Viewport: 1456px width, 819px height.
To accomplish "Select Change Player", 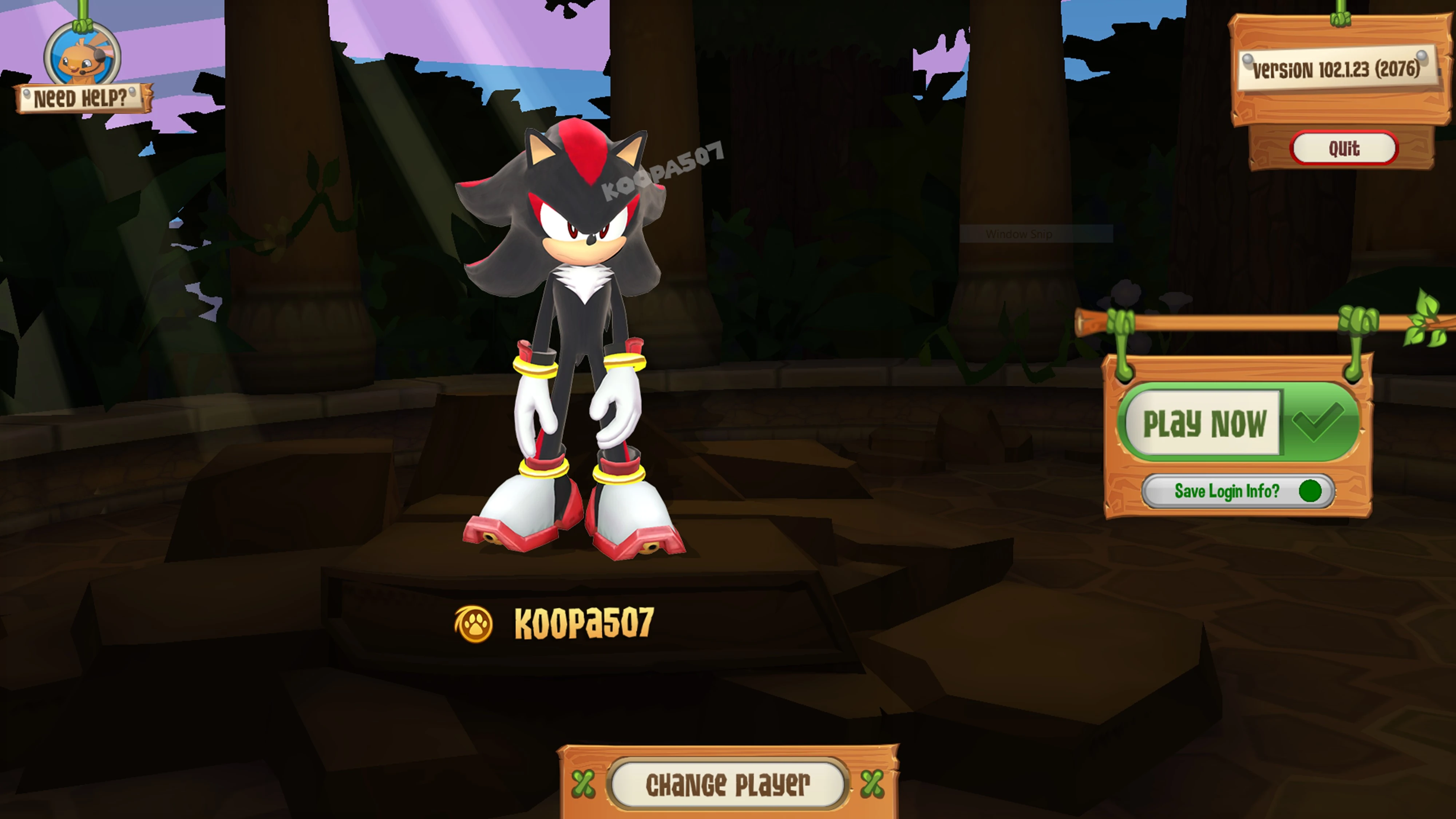I will 727,784.
